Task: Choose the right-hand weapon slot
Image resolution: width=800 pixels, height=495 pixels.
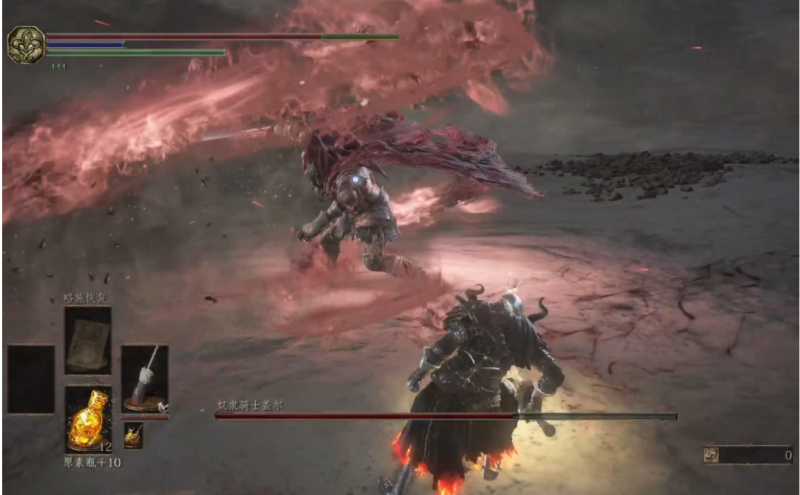Action: tap(145, 380)
